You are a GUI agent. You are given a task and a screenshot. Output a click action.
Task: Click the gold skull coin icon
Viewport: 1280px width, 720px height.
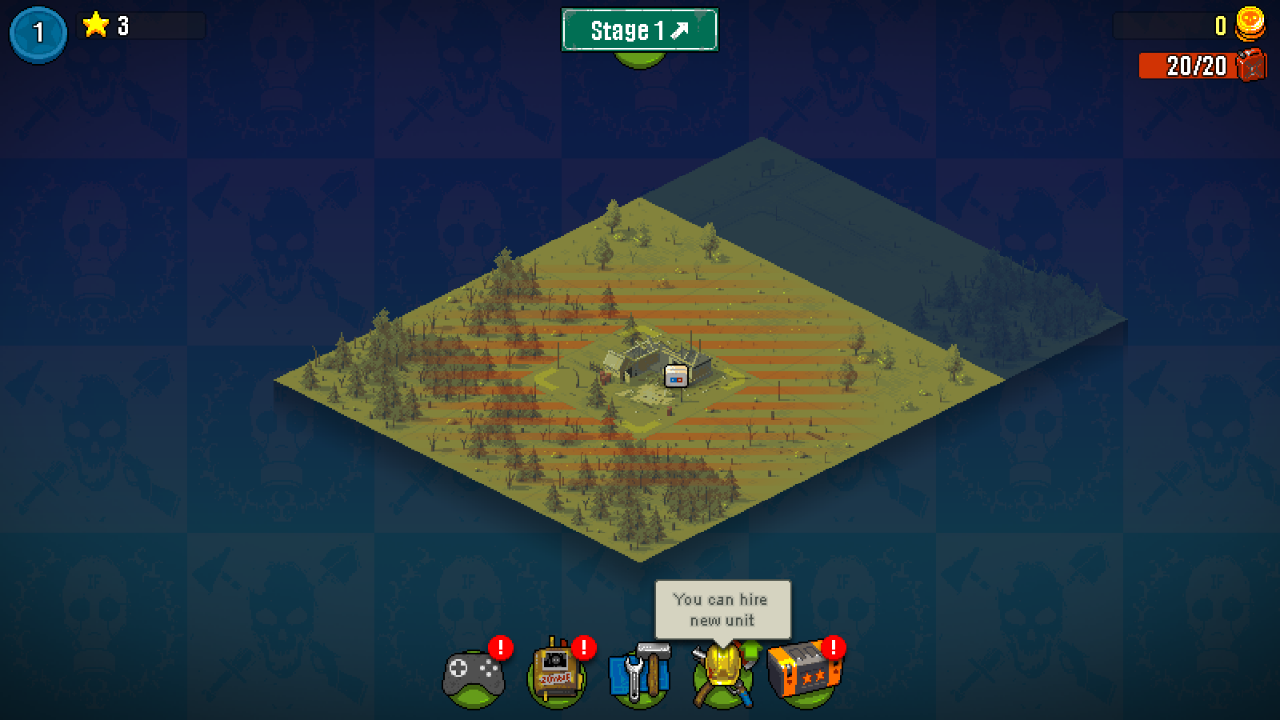pos(1250,24)
